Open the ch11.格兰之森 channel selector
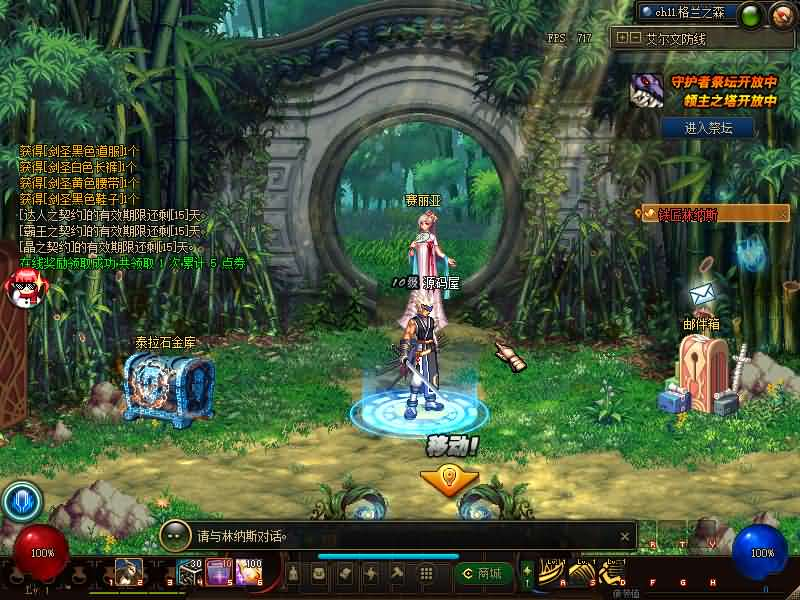Image resolution: width=800 pixels, height=600 pixels. click(x=688, y=12)
